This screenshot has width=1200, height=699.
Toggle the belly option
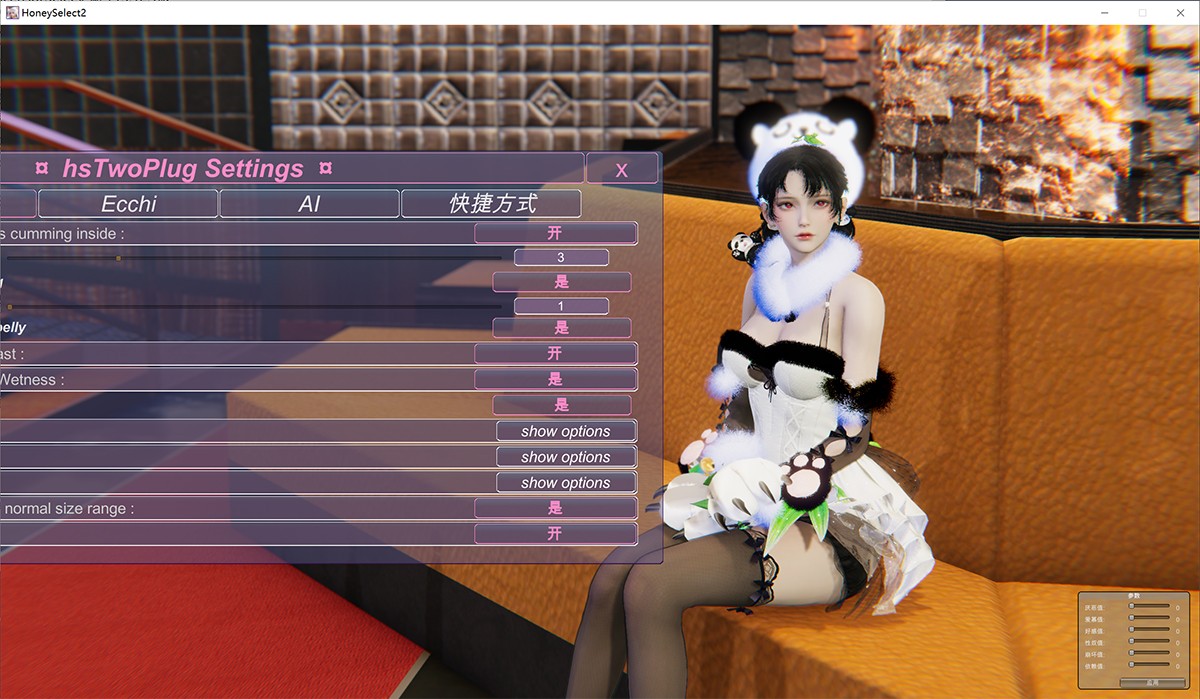561,328
